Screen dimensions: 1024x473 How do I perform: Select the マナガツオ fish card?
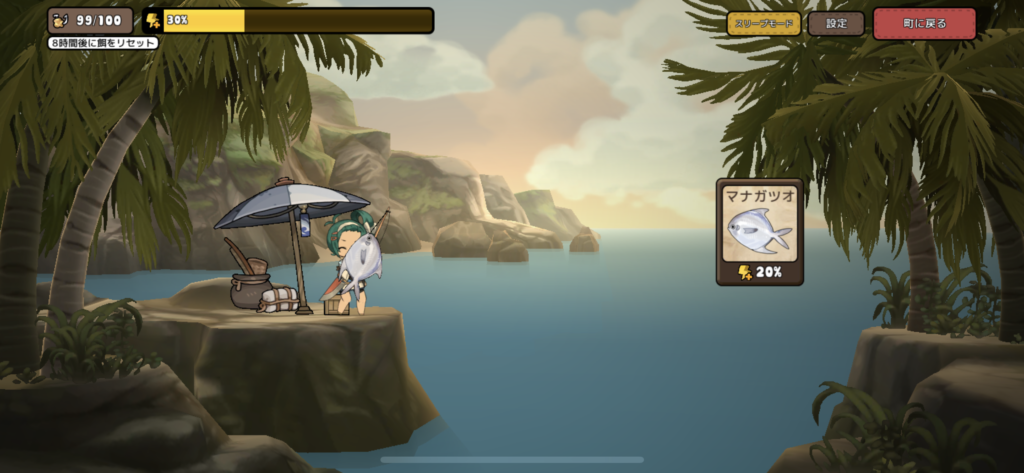[x=760, y=232]
